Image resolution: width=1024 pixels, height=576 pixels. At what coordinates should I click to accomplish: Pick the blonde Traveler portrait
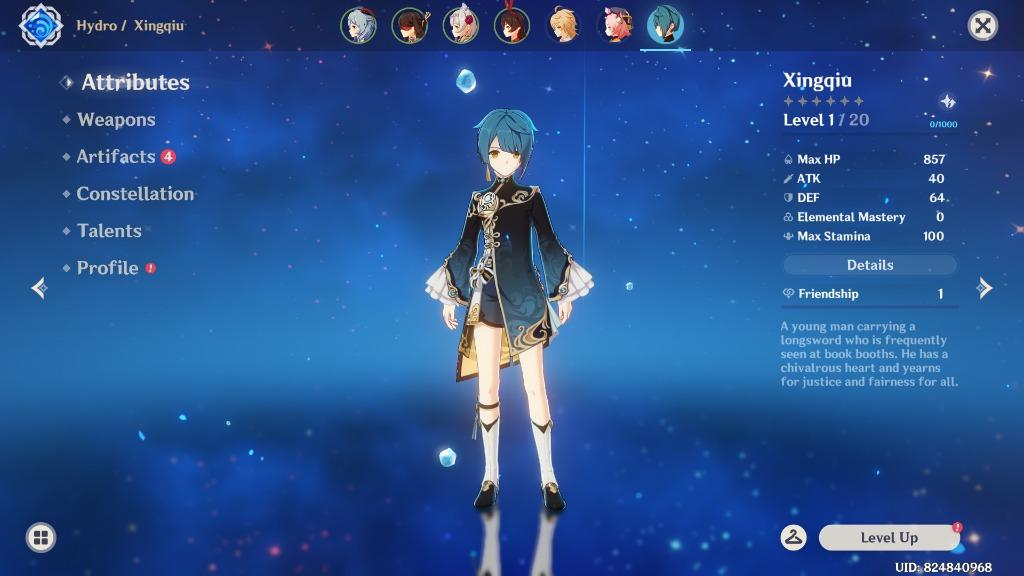tap(563, 25)
